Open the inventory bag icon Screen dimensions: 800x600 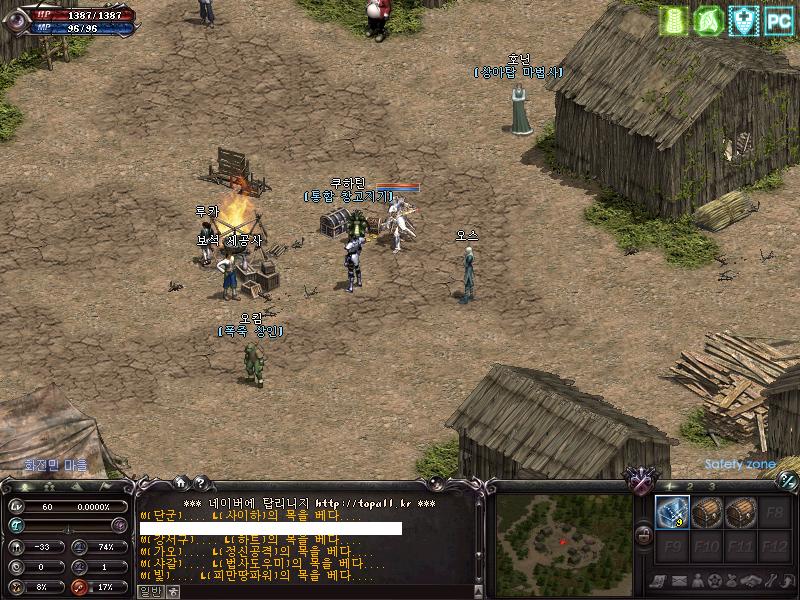point(733,582)
